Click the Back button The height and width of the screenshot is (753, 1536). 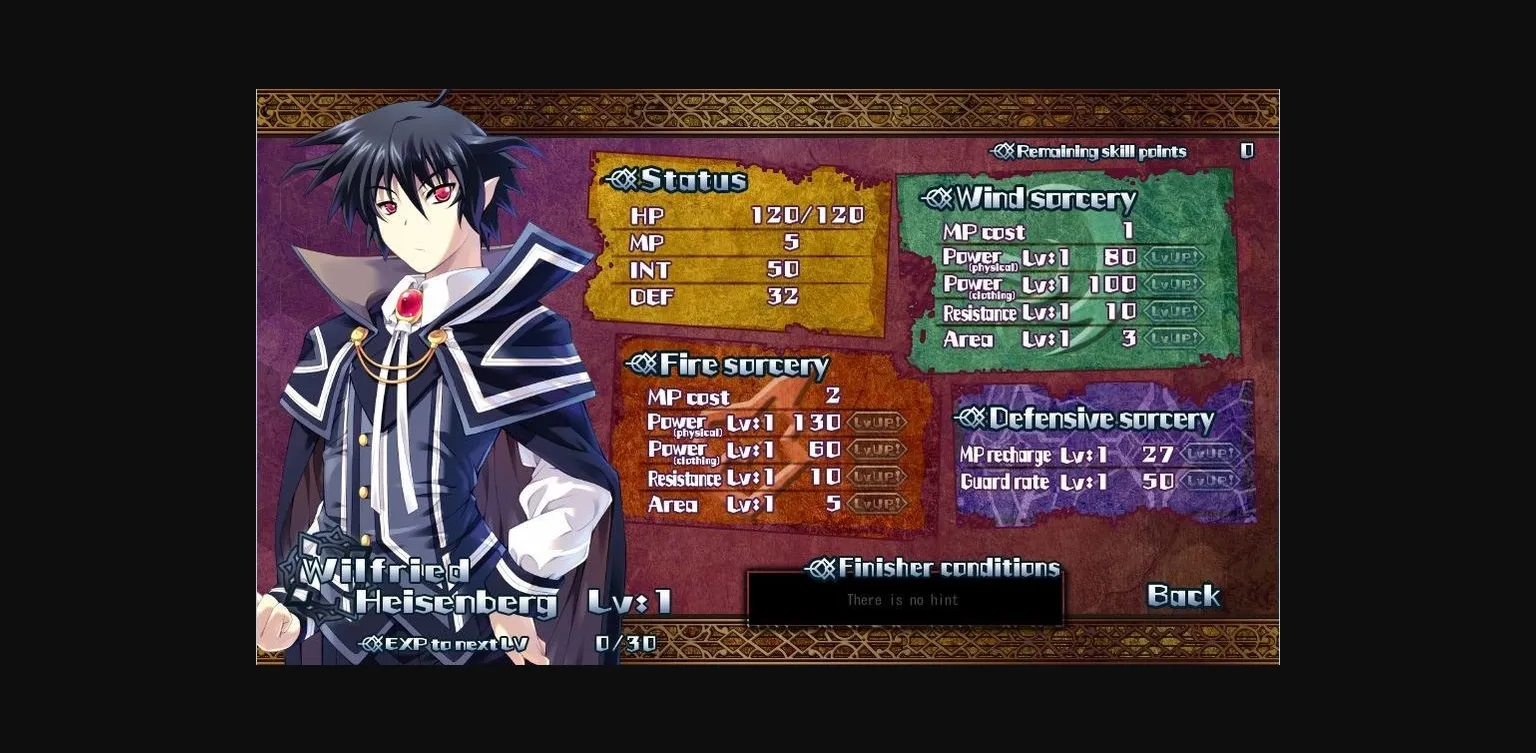tap(1183, 597)
